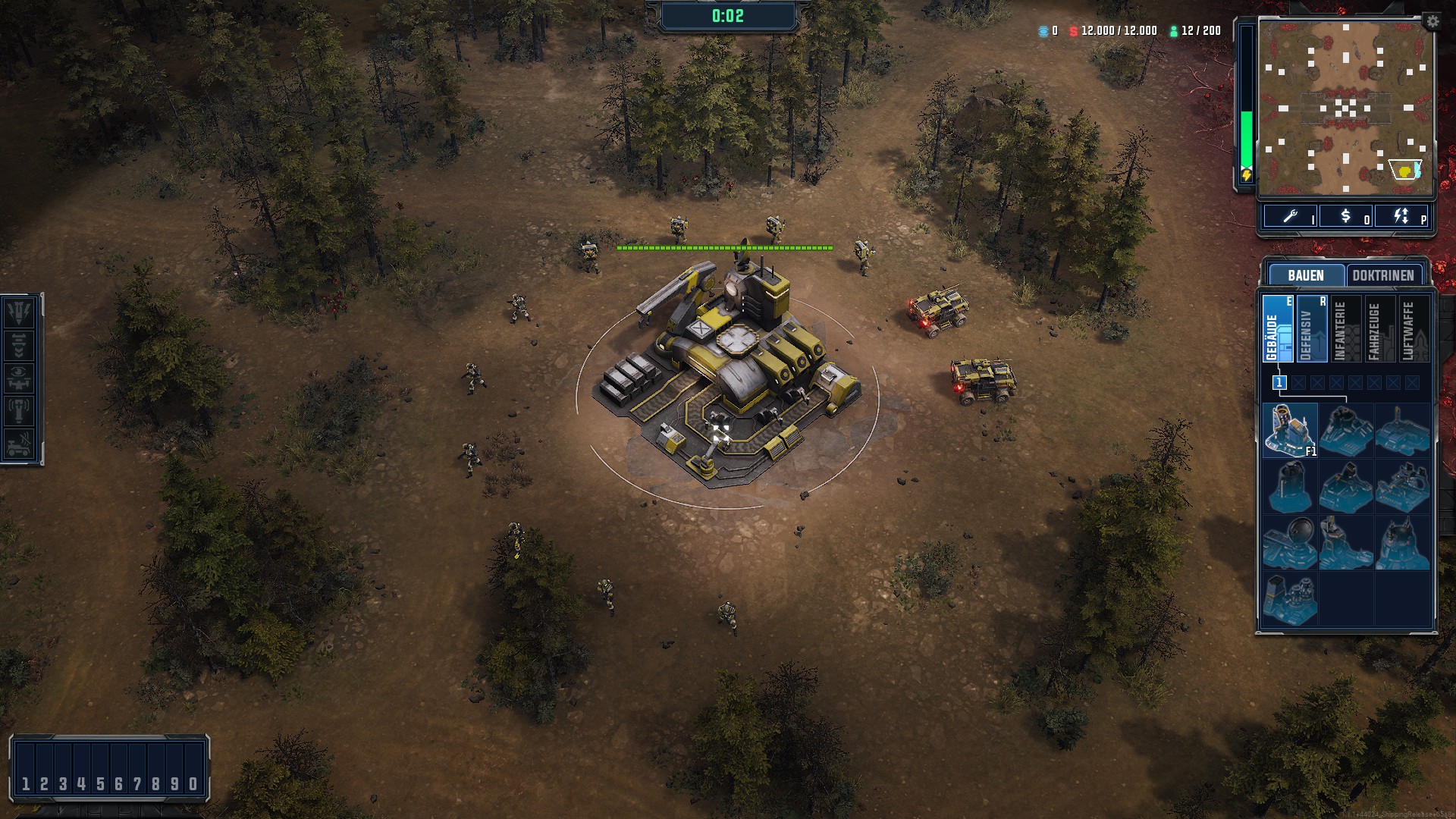Toggle the lightning power mode button

pyautogui.click(x=1401, y=217)
